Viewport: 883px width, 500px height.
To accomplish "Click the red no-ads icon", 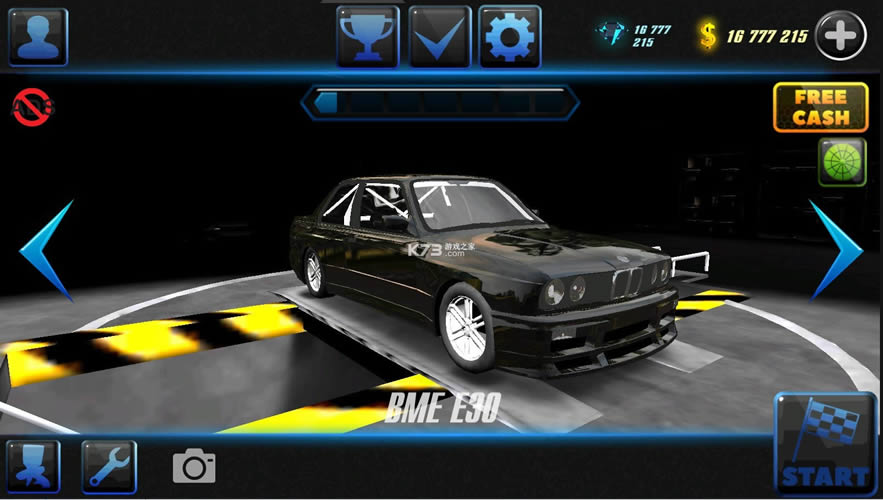I will 33,106.
